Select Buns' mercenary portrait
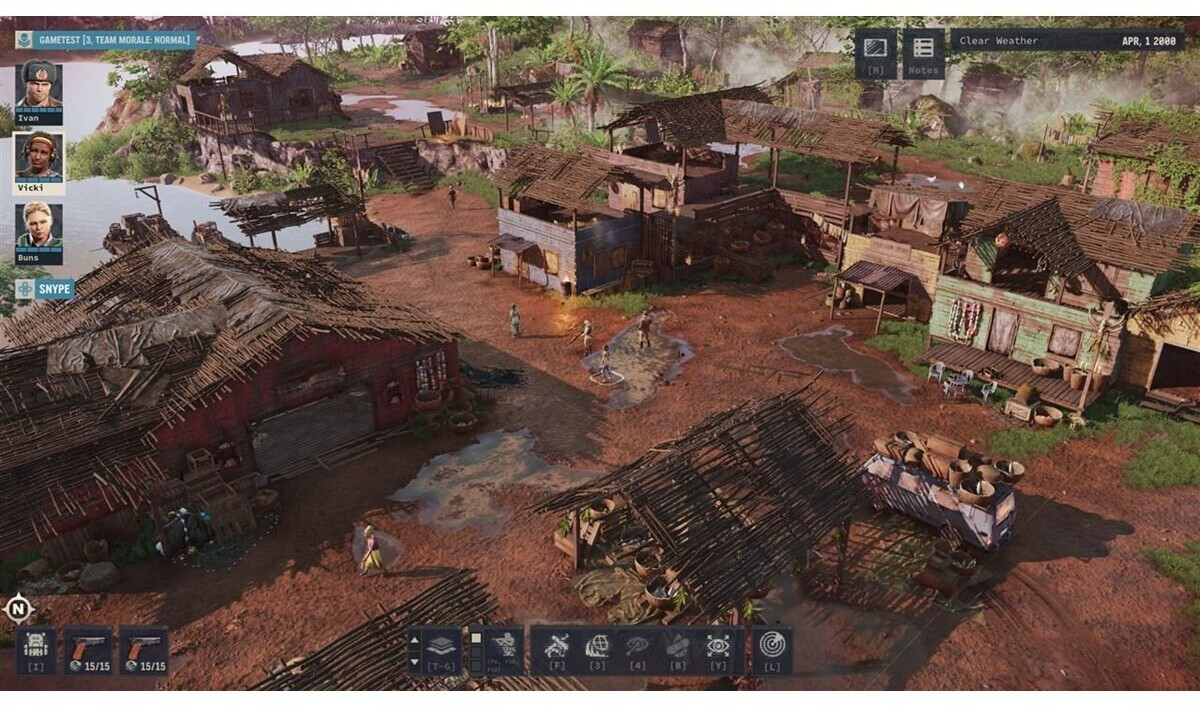 point(39,229)
